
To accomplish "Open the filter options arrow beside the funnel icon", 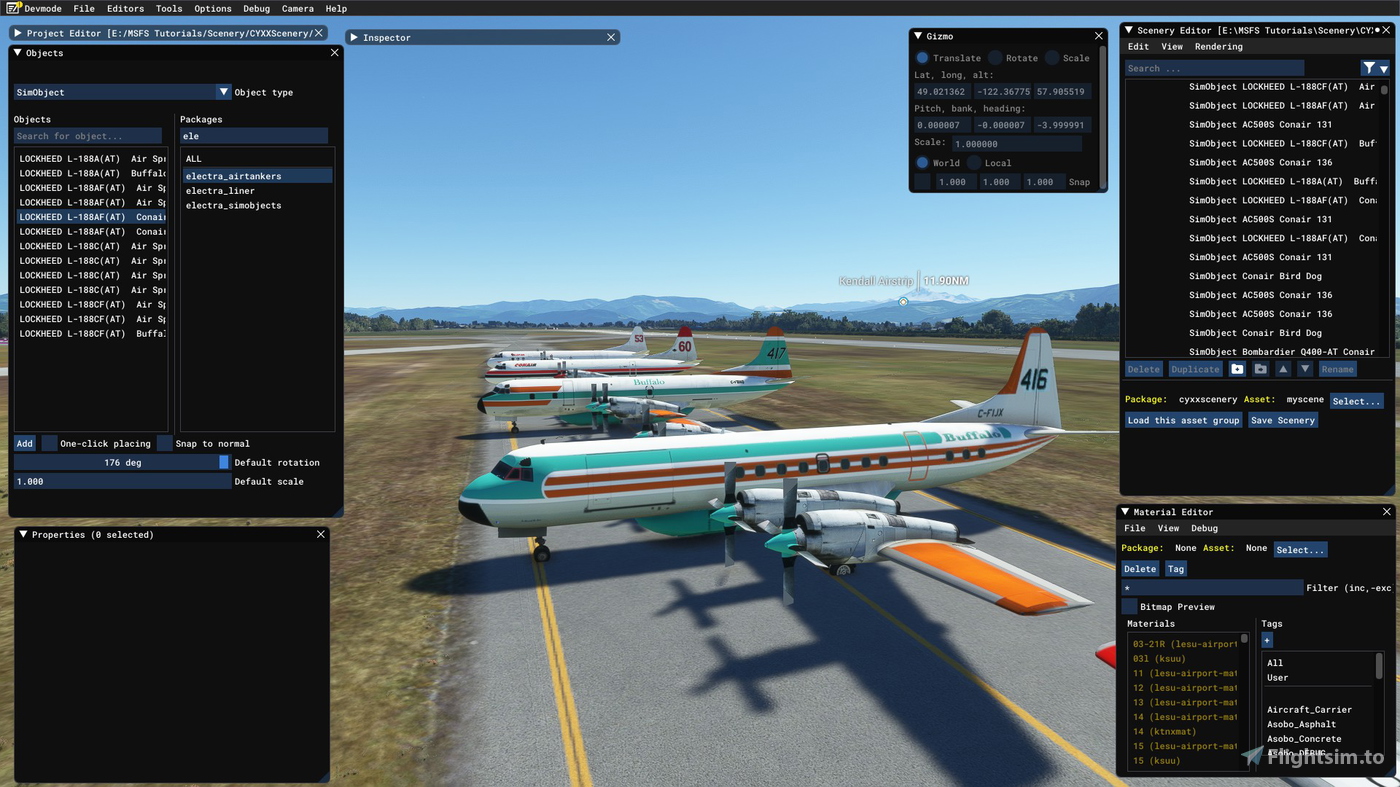I will [x=1384, y=69].
